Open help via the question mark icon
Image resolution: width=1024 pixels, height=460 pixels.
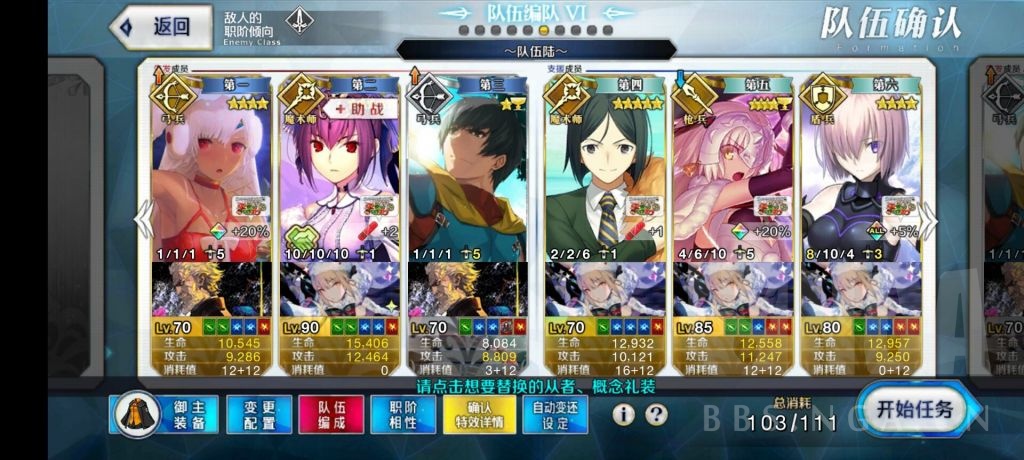click(656, 414)
